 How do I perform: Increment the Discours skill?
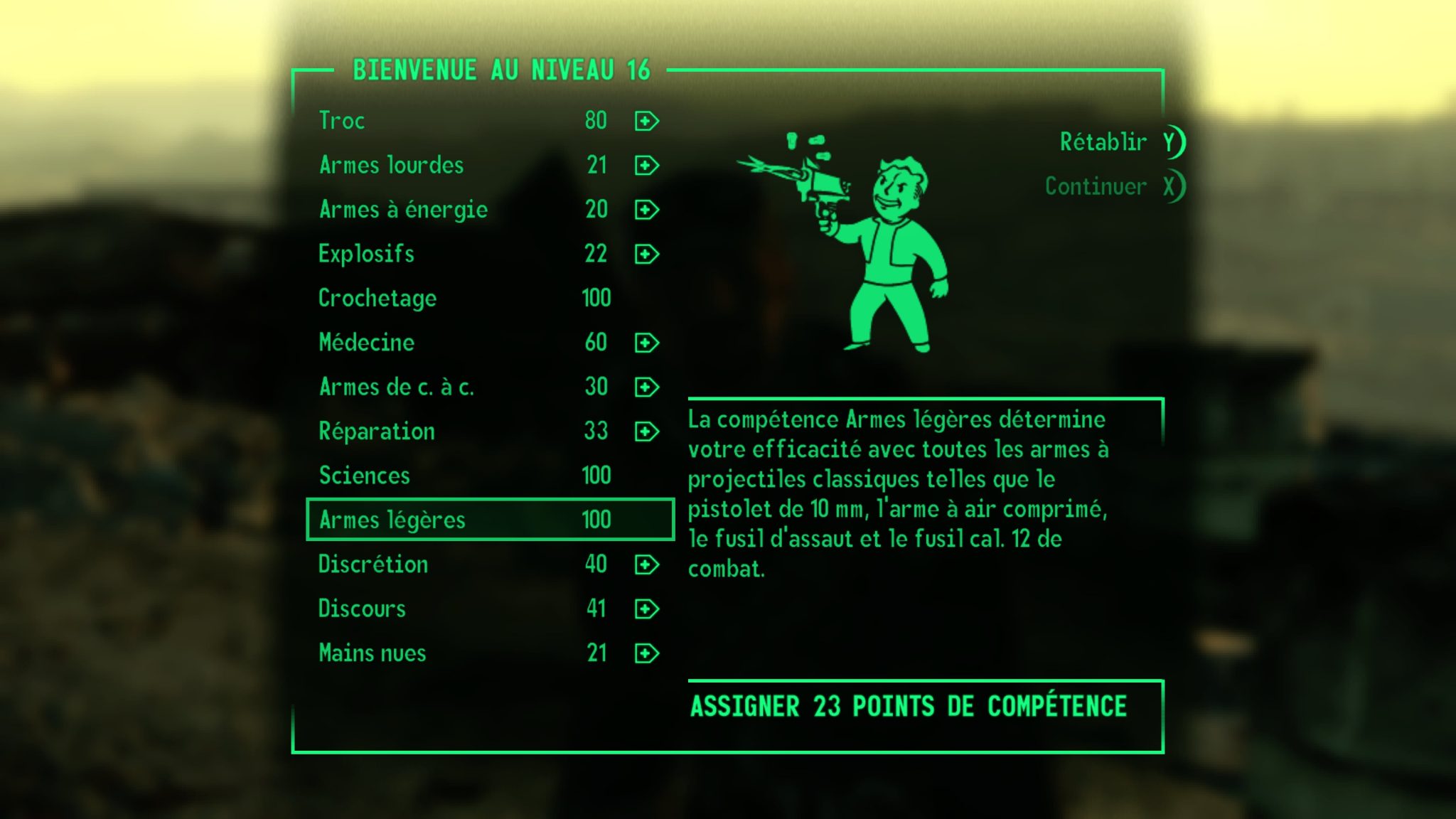tap(646, 609)
